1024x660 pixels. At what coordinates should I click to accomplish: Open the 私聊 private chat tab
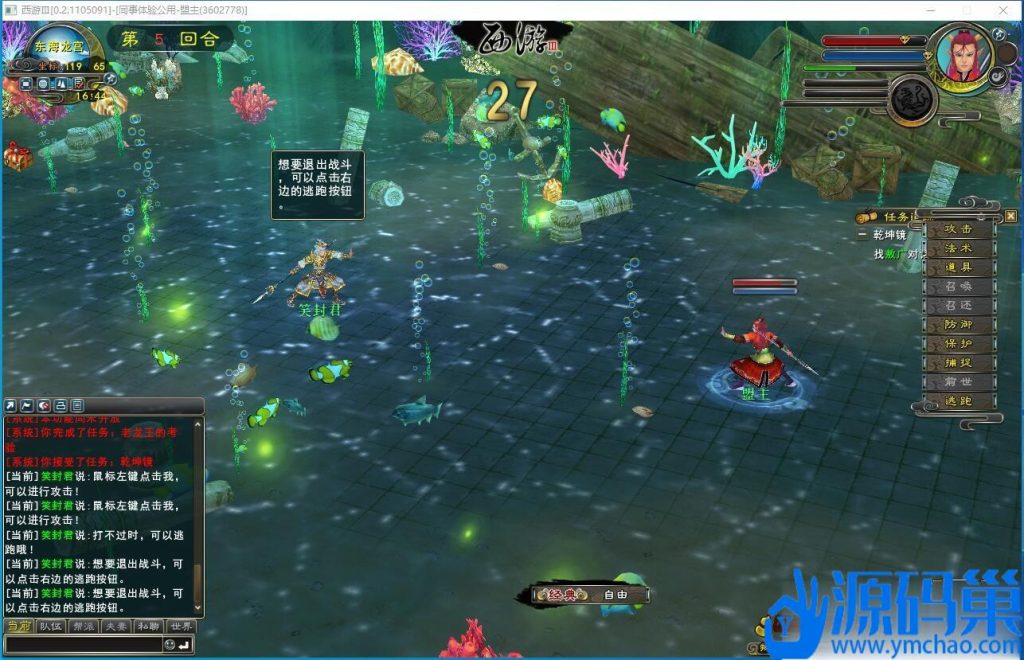pyautogui.click(x=148, y=627)
